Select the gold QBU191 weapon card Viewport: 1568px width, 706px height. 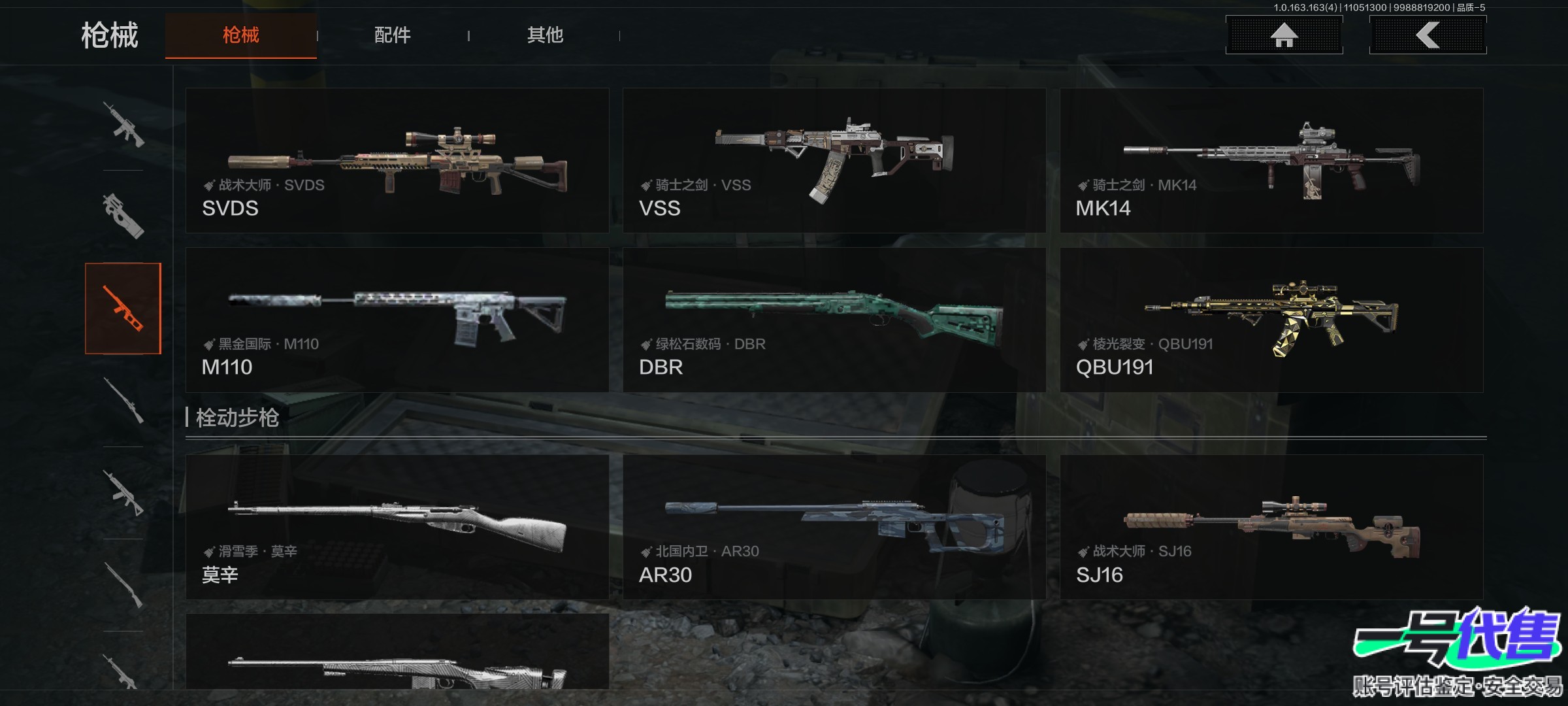tap(1271, 320)
